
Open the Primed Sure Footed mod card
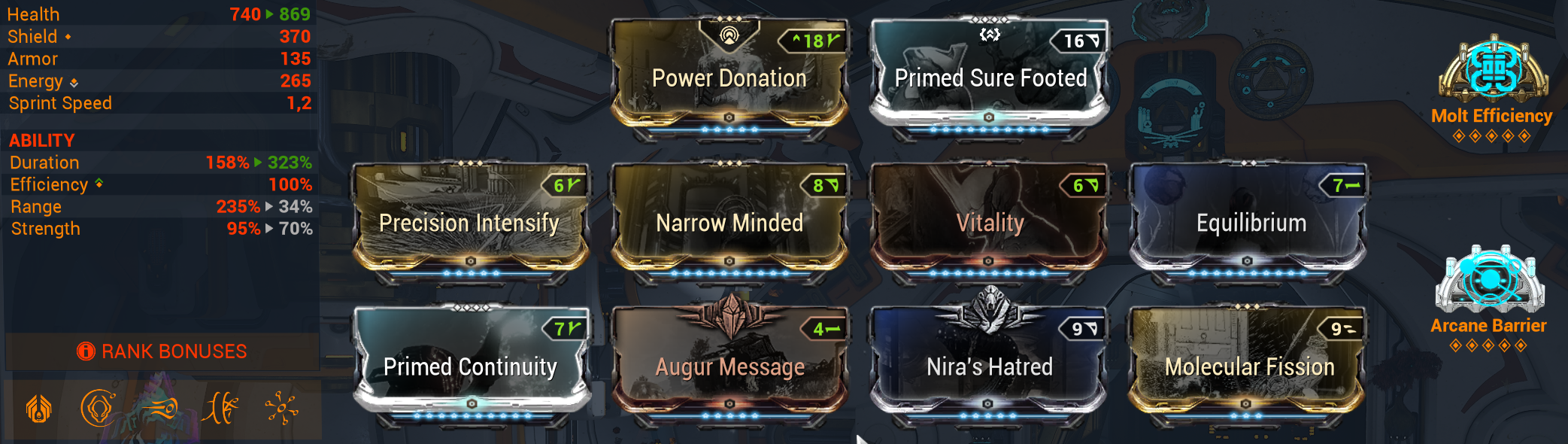[x=990, y=78]
